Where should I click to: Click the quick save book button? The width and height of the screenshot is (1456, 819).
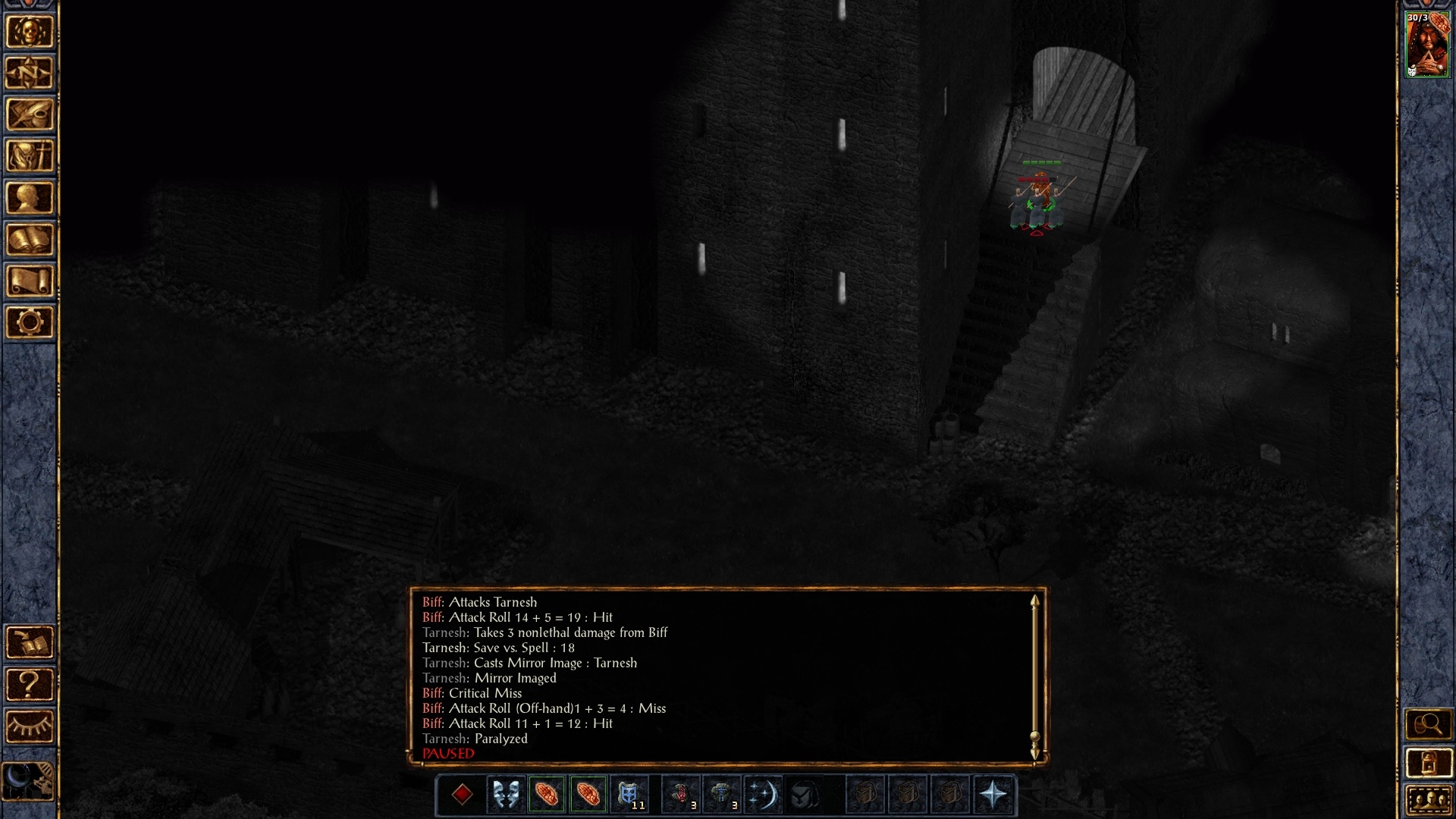[x=30, y=643]
